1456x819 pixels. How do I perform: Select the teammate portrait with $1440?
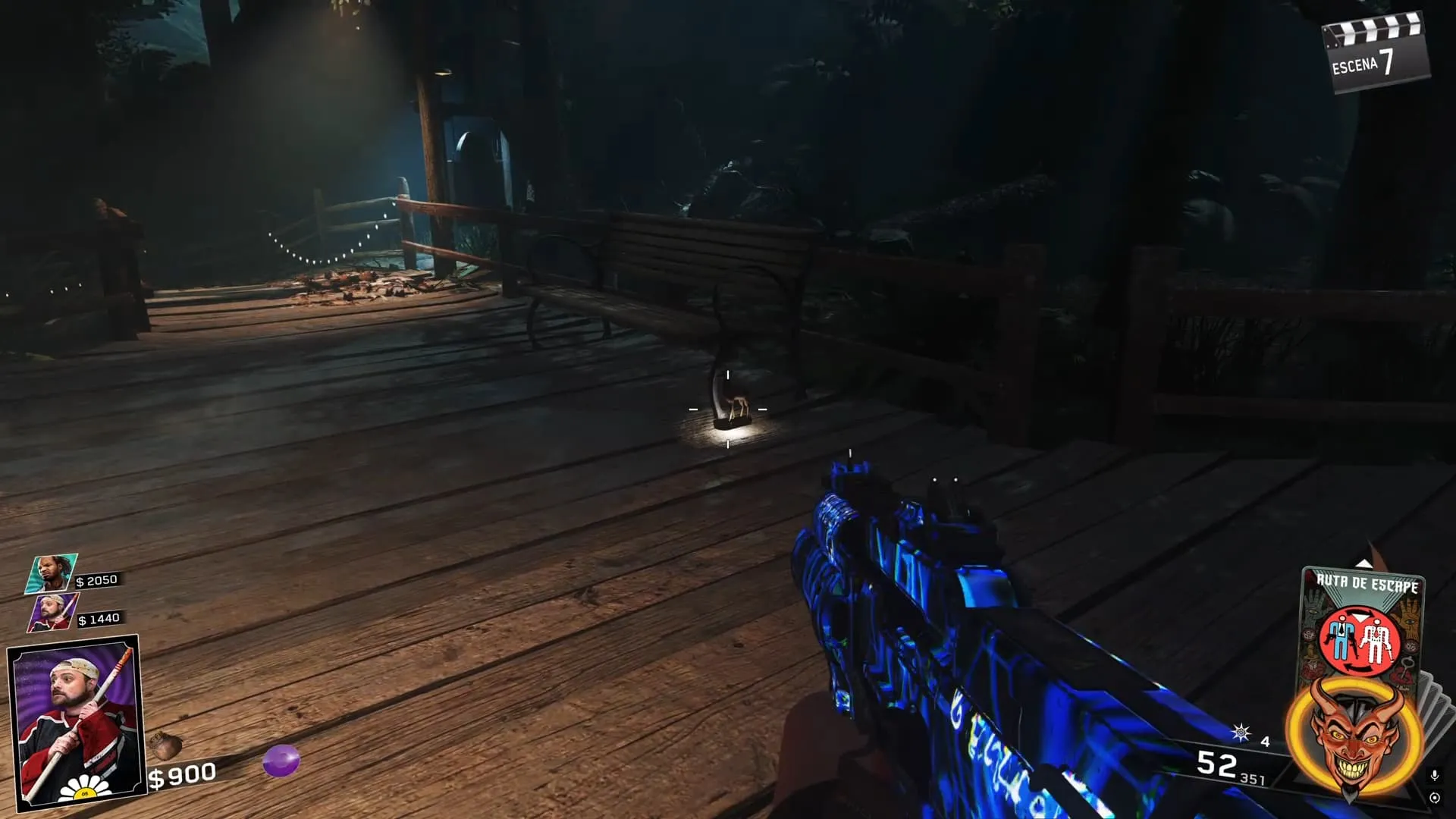point(53,613)
